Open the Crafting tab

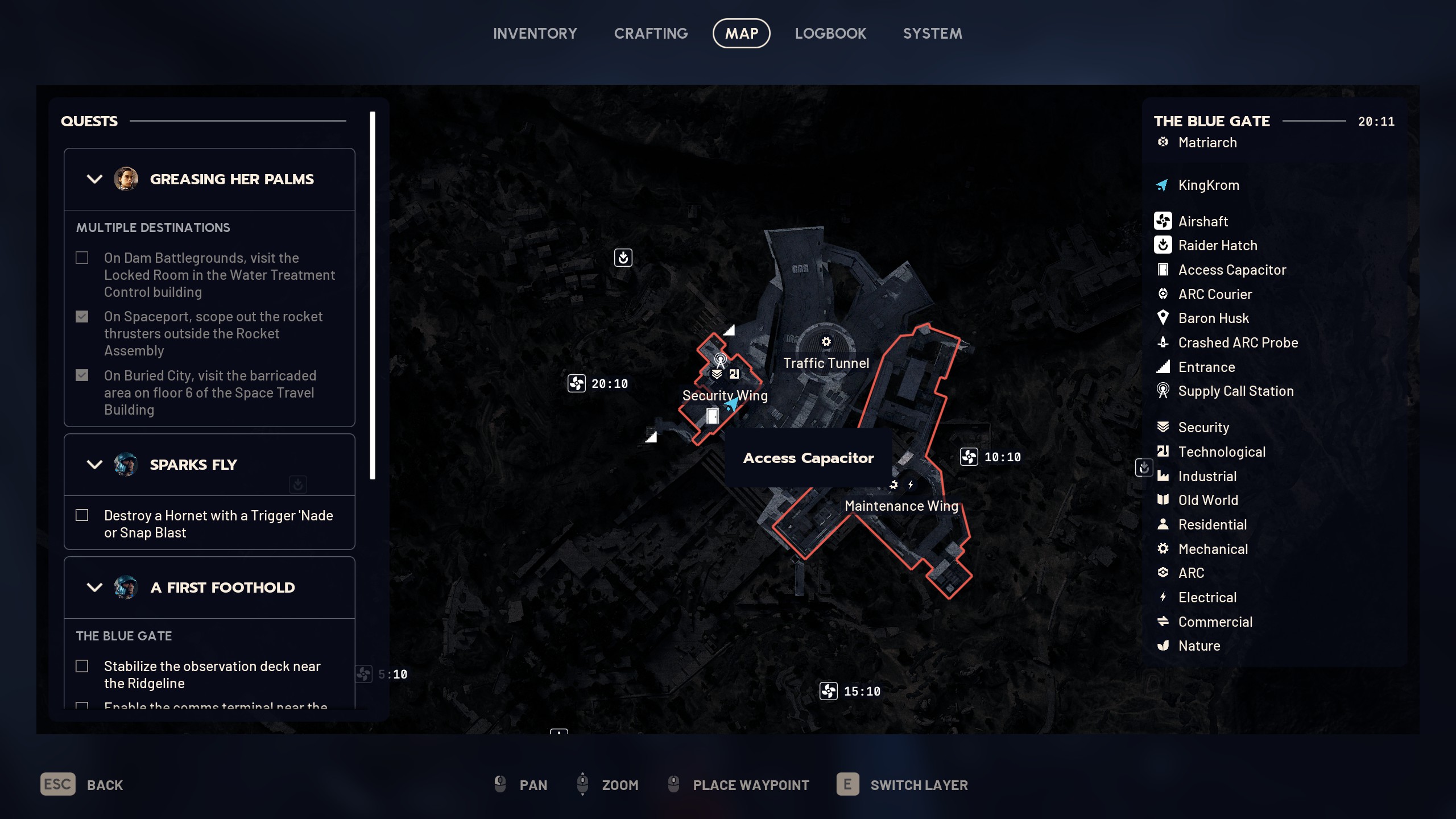point(651,34)
